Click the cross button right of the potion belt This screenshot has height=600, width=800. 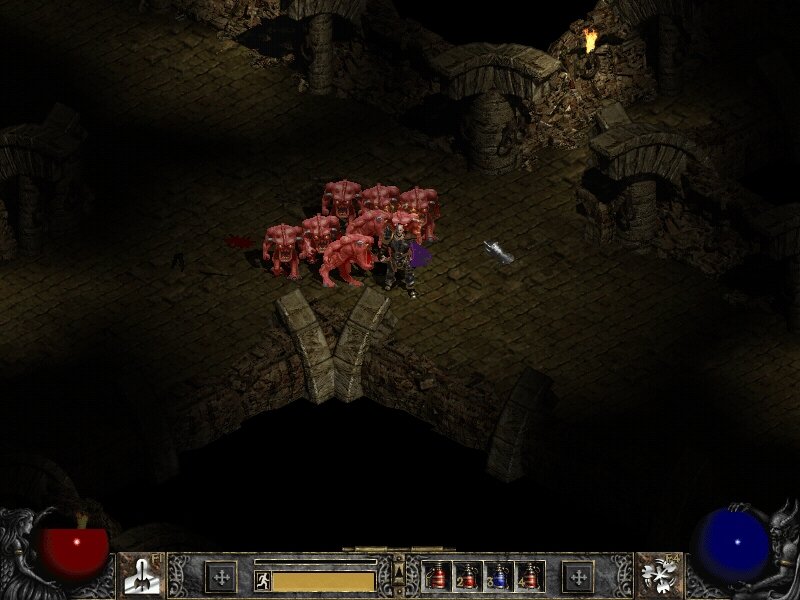(577, 576)
